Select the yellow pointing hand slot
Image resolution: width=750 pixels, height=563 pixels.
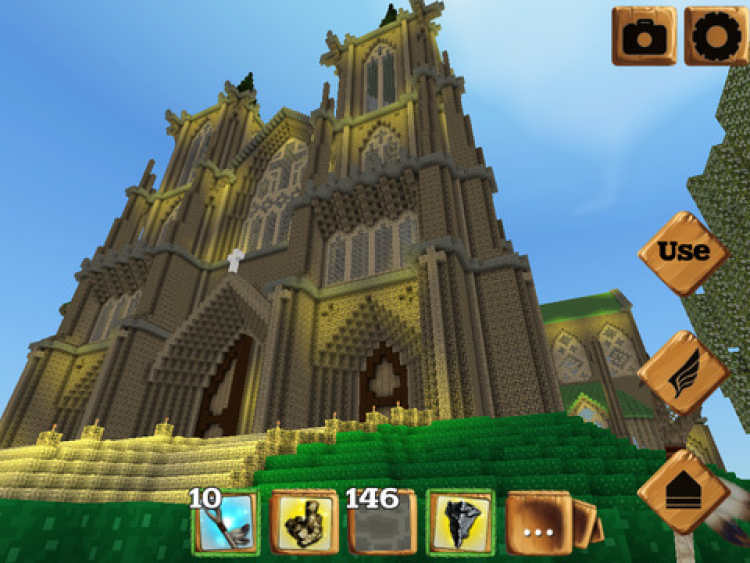[x=303, y=521]
